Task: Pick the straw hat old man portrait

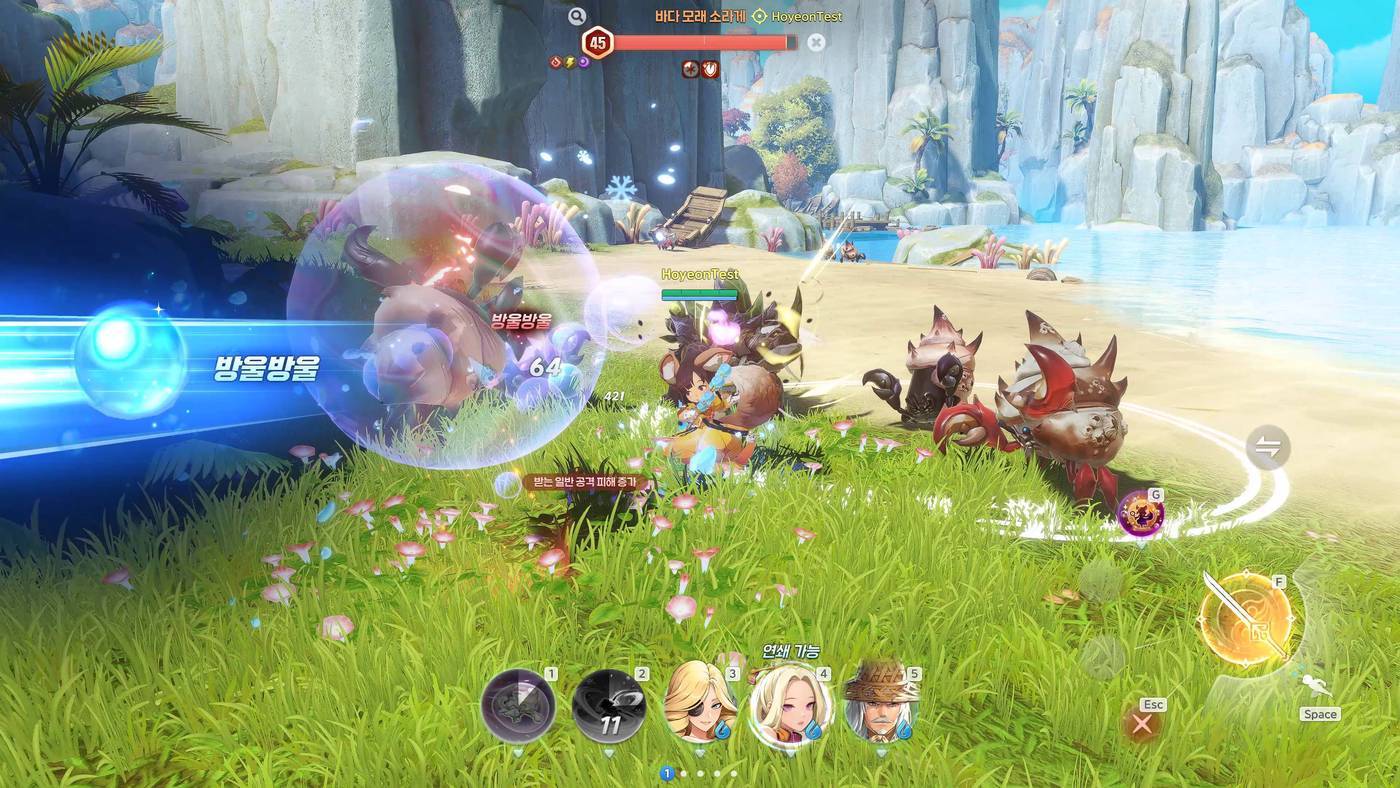Action: coord(881,703)
